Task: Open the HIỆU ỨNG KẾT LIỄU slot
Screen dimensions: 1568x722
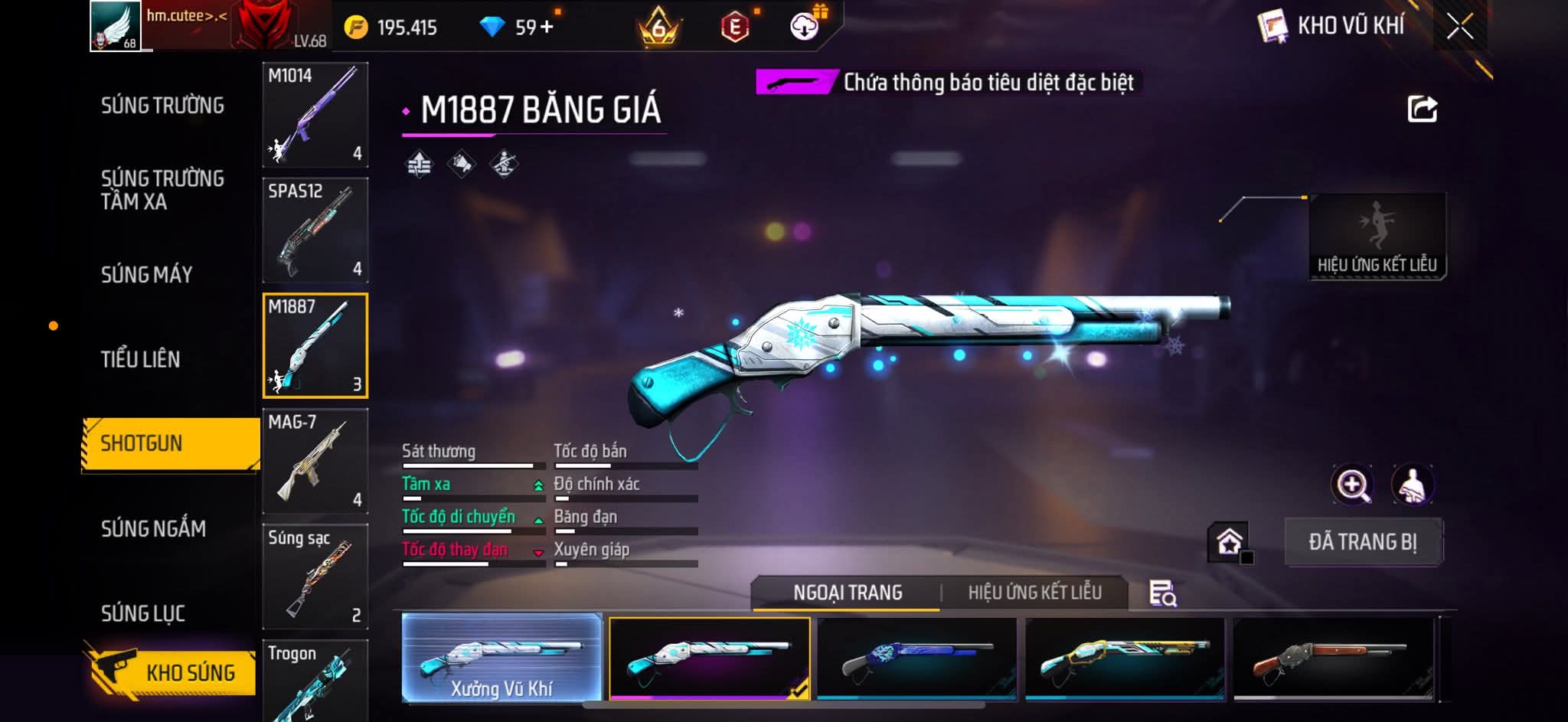Action: coord(1377,236)
